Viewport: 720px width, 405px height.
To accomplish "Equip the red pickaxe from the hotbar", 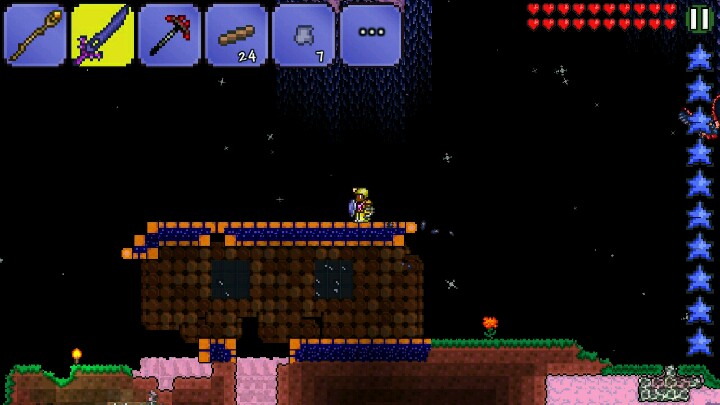I will pyautogui.click(x=169, y=35).
